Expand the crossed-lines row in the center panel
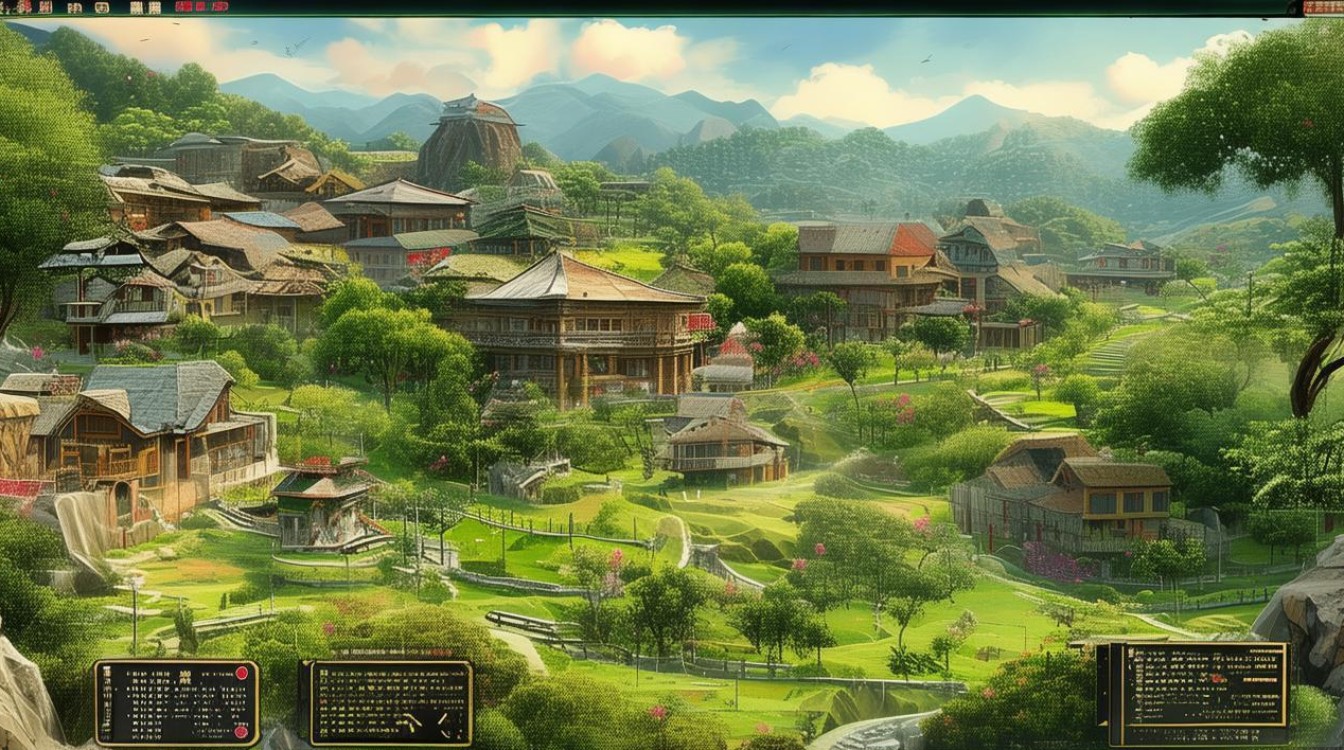This screenshot has height=750, width=1344. click(x=412, y=720)
